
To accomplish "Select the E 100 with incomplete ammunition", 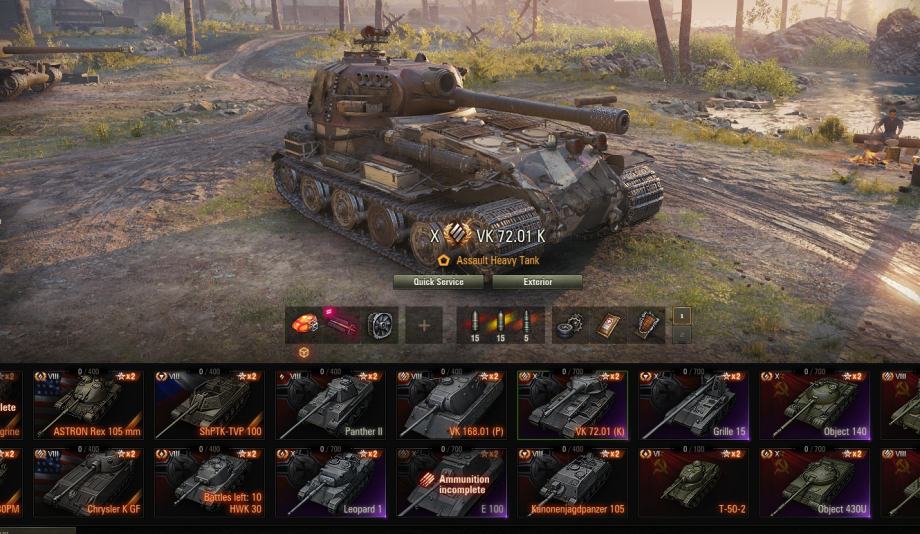I will [x=451, y=482].
